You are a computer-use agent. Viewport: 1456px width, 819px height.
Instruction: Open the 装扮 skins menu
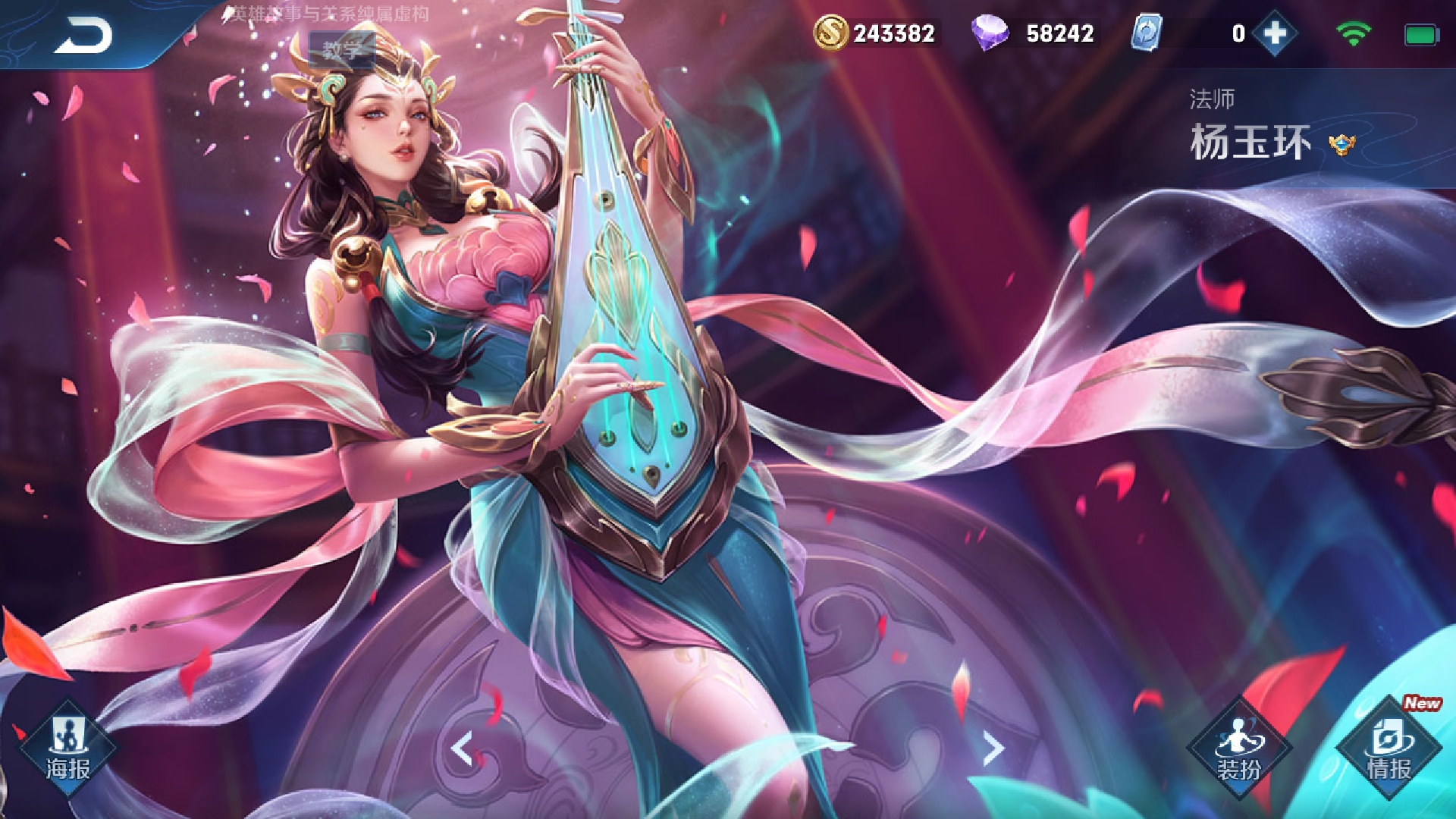pos(1239,748)
